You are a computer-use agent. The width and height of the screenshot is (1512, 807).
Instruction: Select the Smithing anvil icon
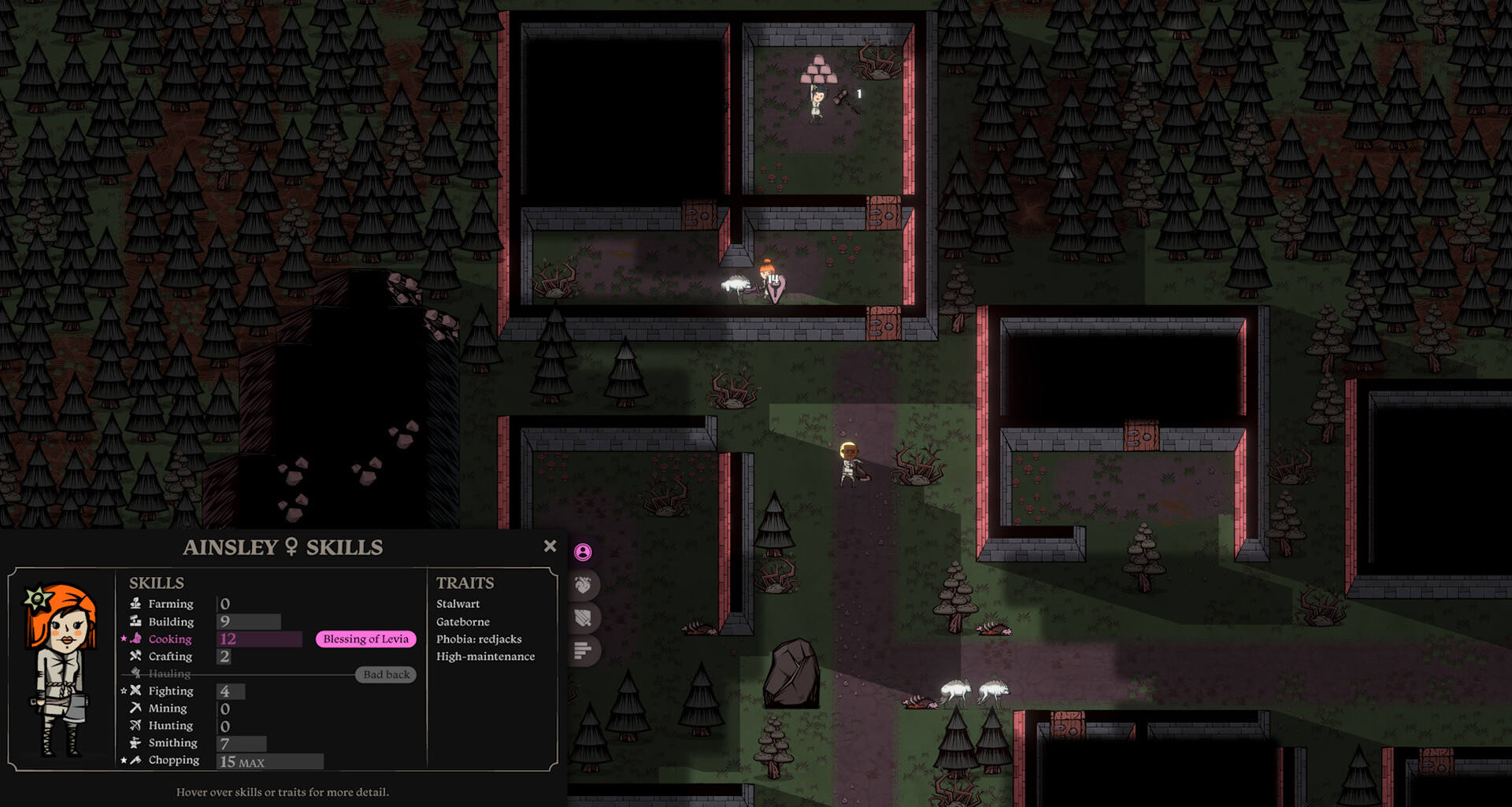coord(135,742)
